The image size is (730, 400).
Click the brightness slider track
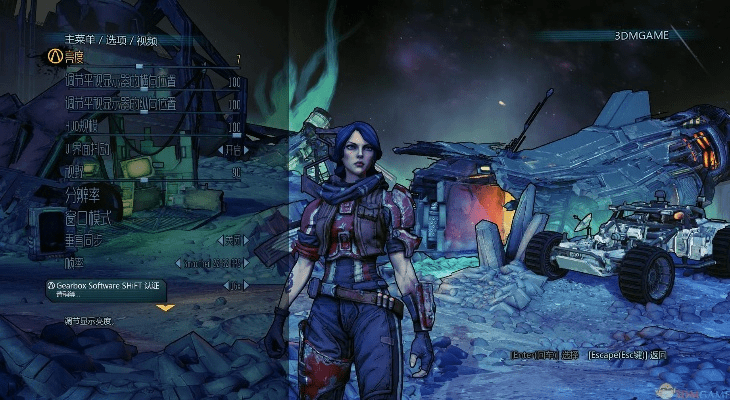click(150, 67)
